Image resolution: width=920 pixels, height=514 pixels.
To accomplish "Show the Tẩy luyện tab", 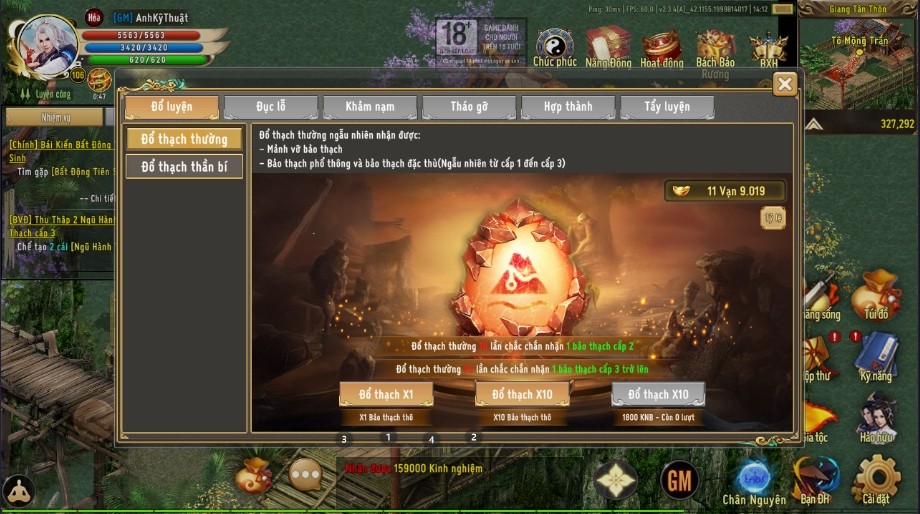I will (x=666, y=107).
